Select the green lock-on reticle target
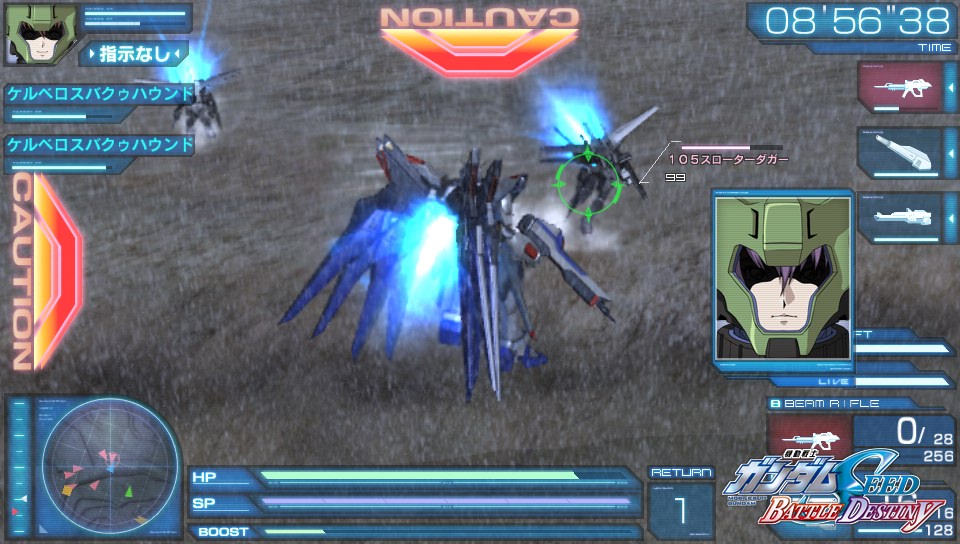The height and width of the screenshot is (544, 960). pos(588,182)
